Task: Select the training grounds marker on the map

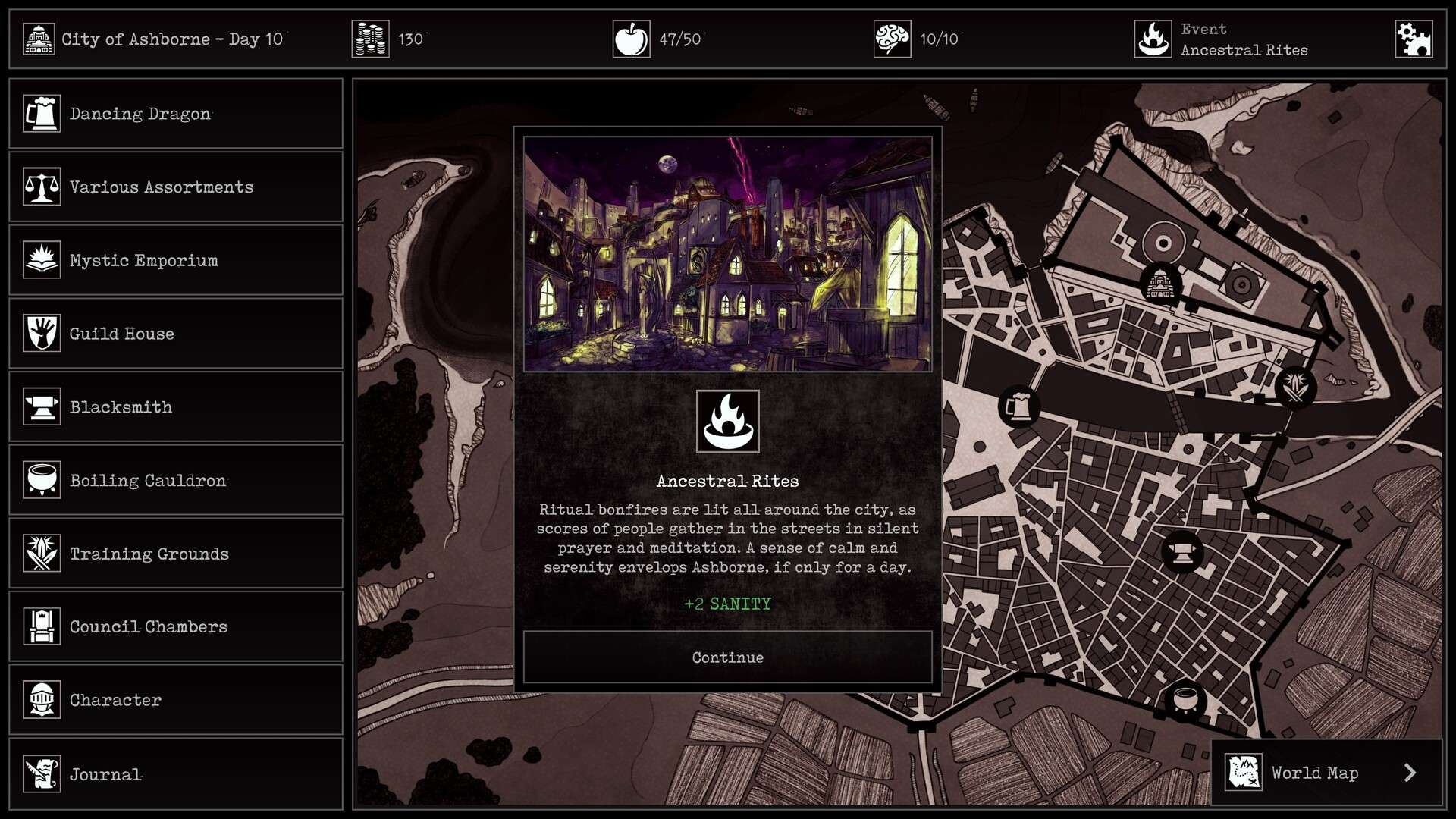Action: pos(1295,387)
